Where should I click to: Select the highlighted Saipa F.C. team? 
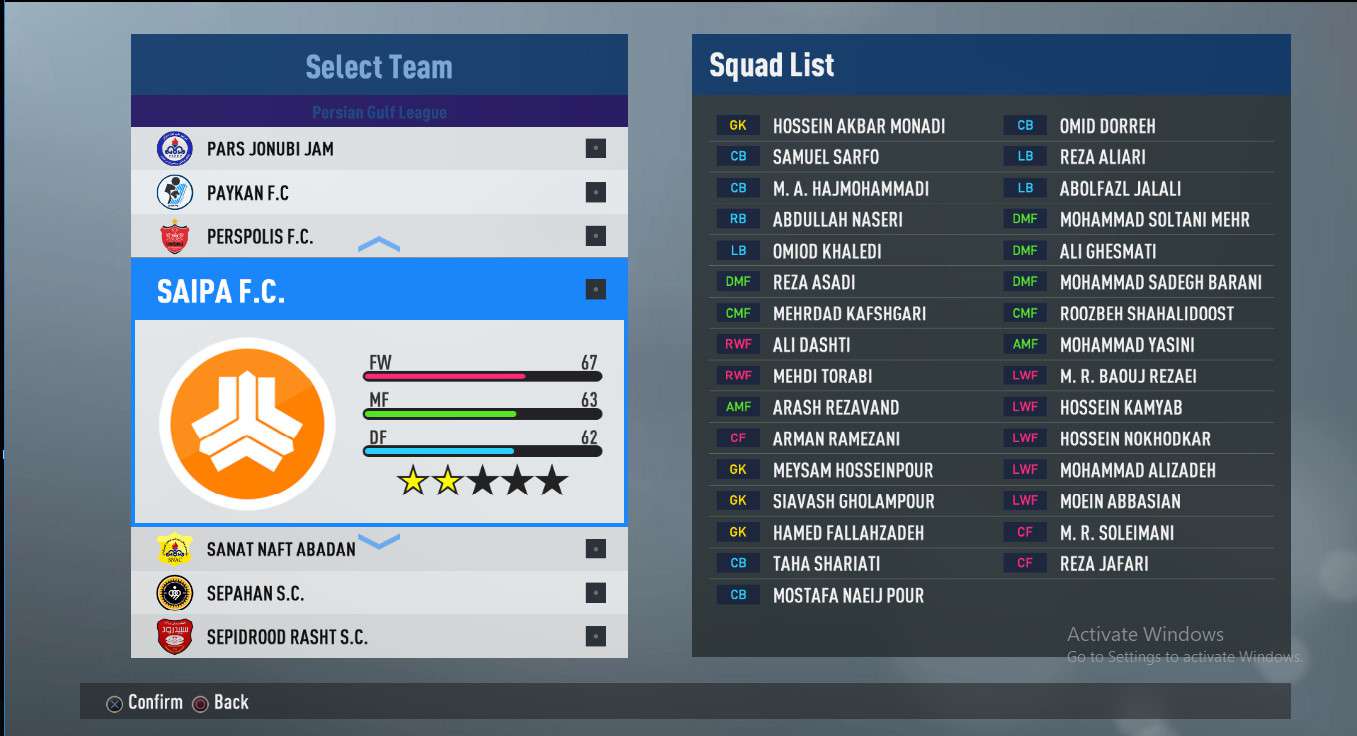221,291
